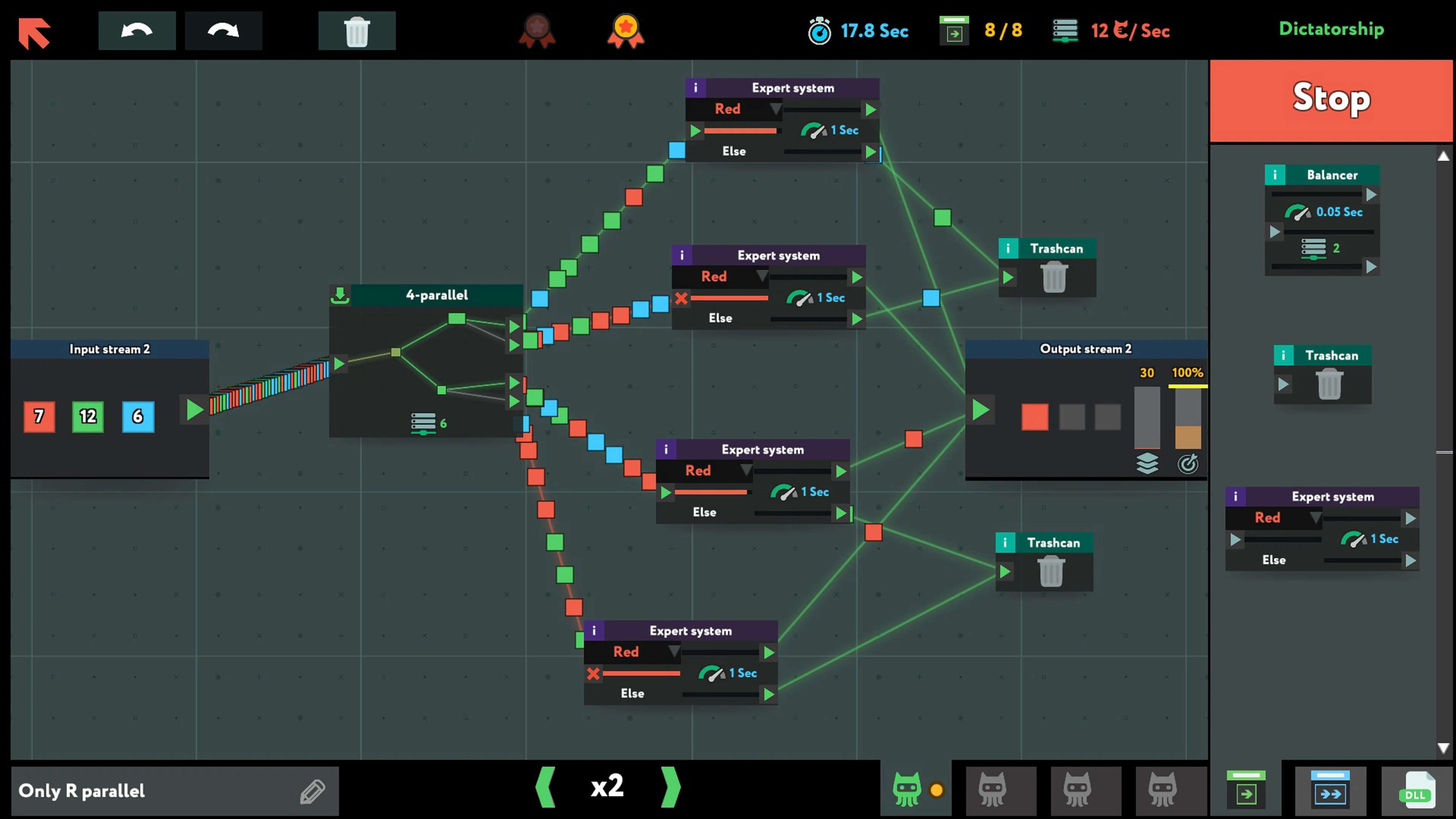The width and height of the screenshot is (1456, 819).
Task: Click the 0.05 Sec speed slider on the Balancer
Action: point(1321,212)
